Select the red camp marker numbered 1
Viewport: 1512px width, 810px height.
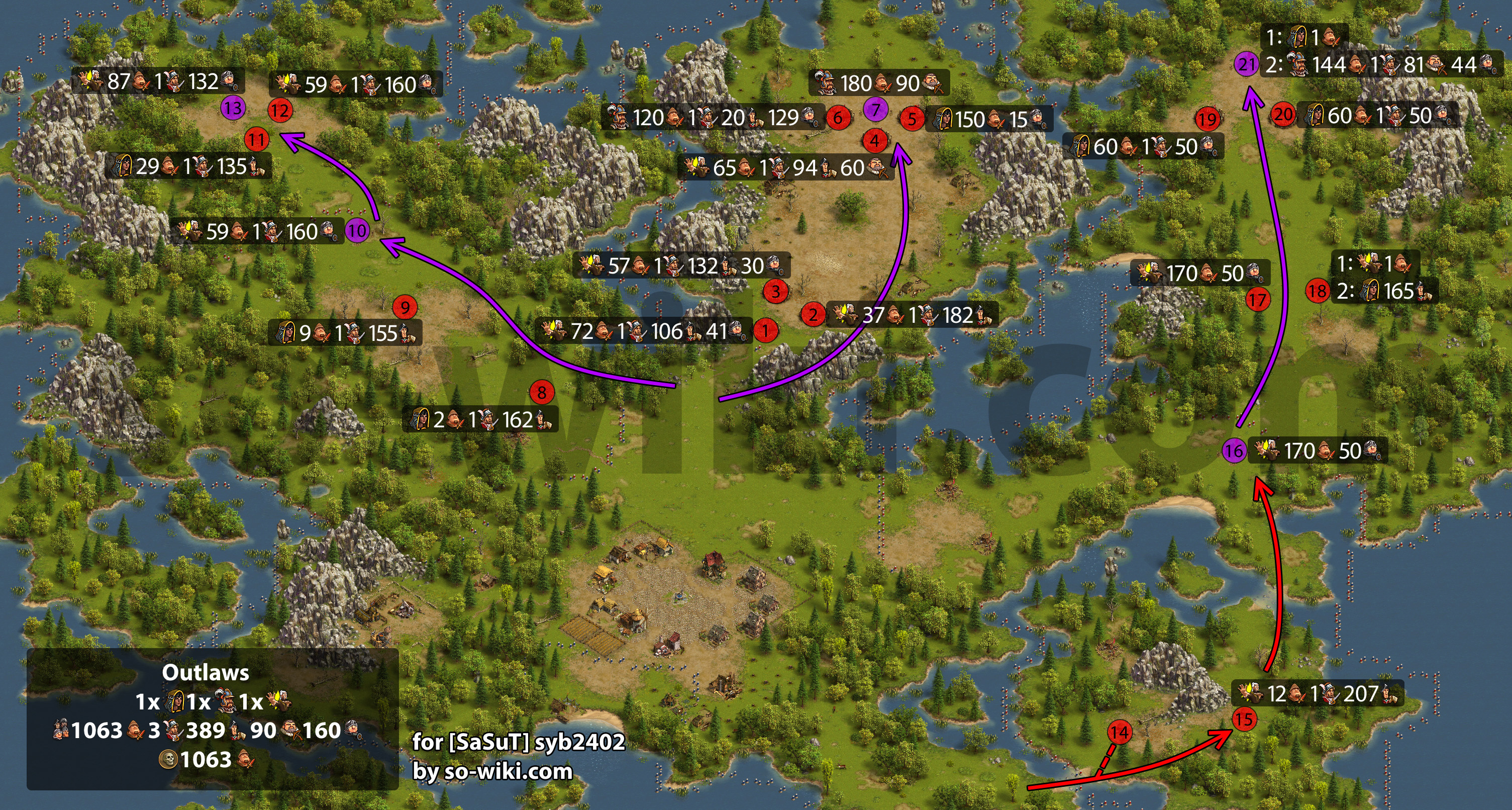(x=765, y=331)
